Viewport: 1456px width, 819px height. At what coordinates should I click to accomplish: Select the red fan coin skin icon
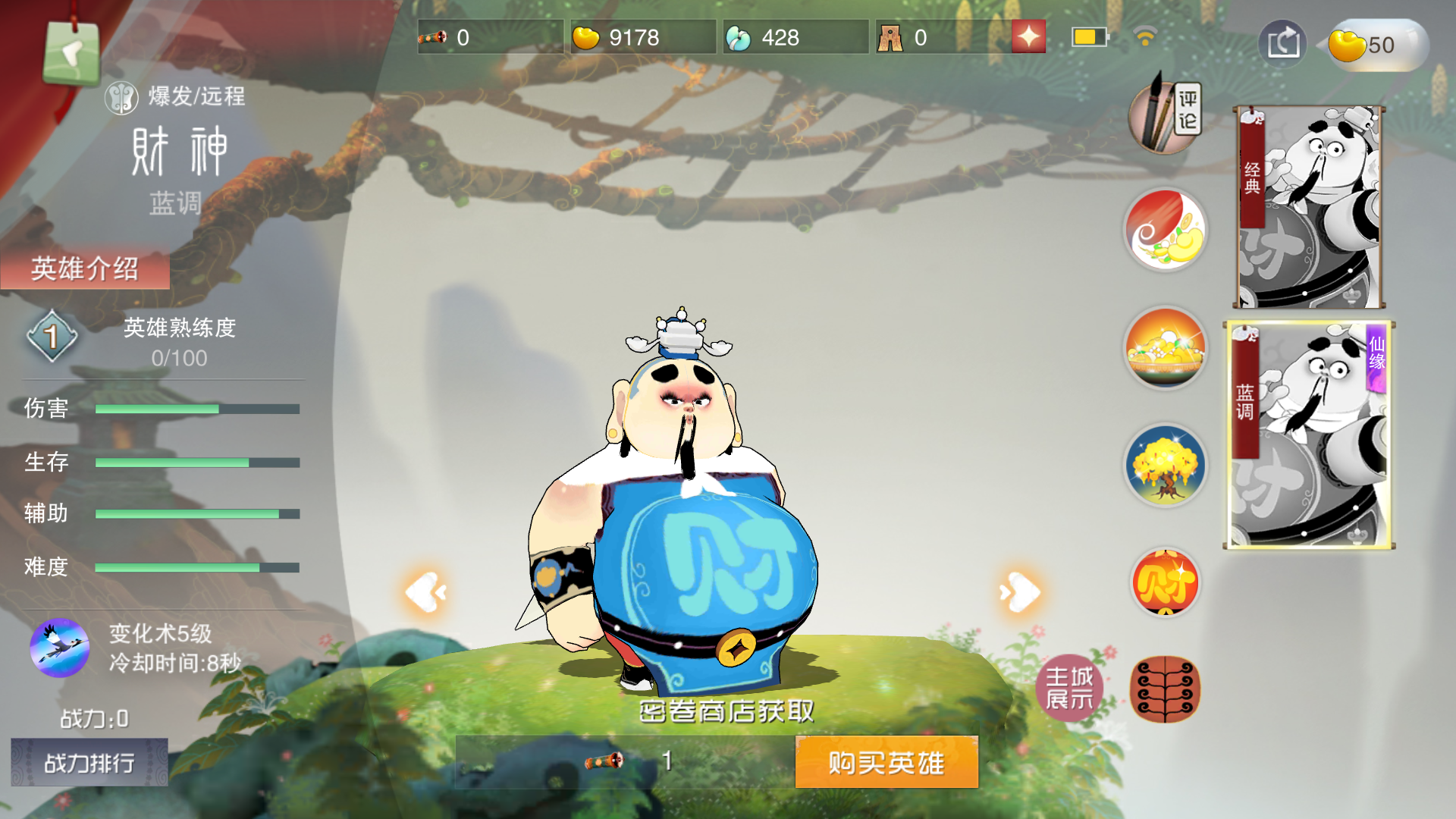(1166, 231)
